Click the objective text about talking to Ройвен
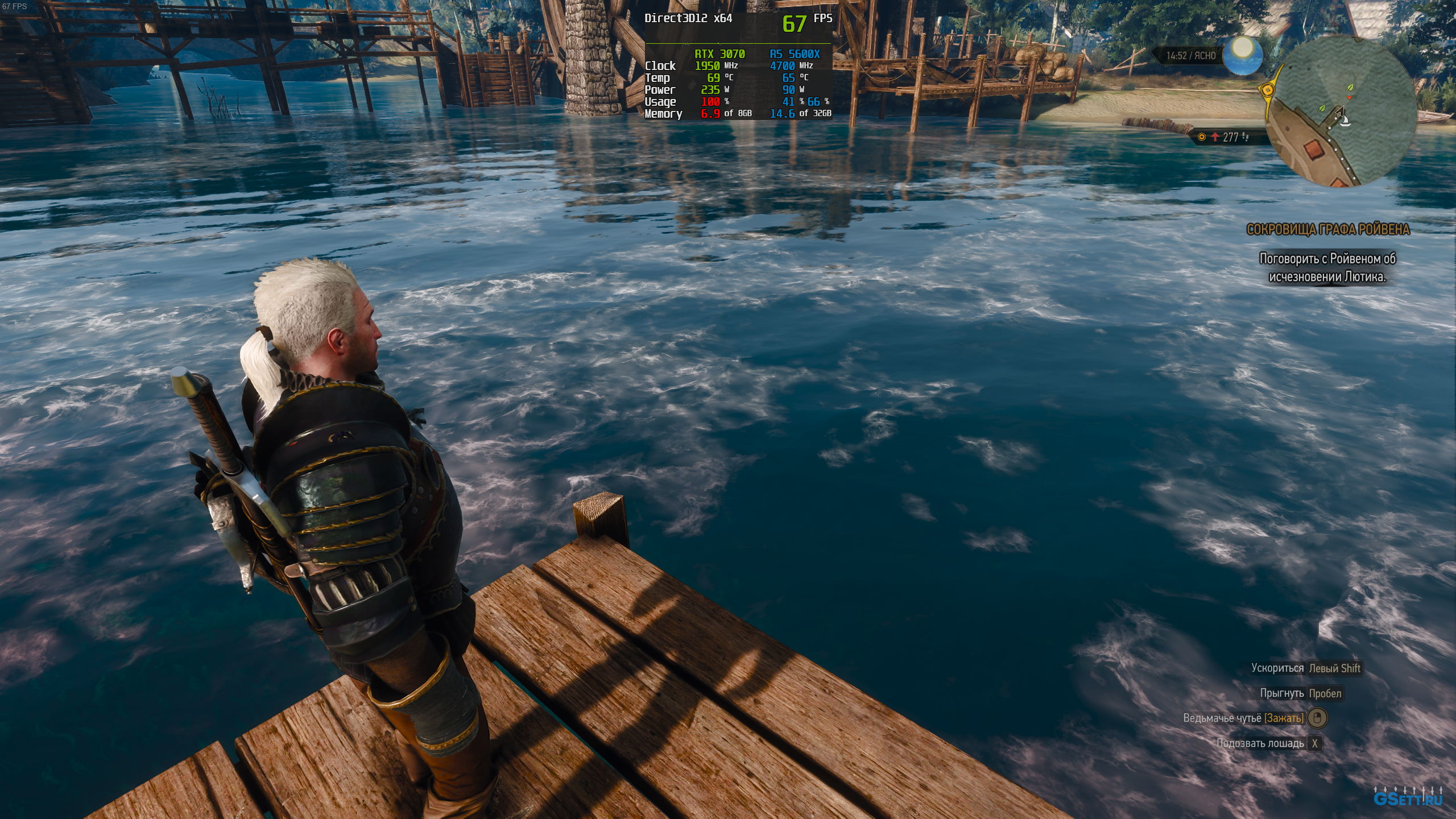 click(1327, 267)
